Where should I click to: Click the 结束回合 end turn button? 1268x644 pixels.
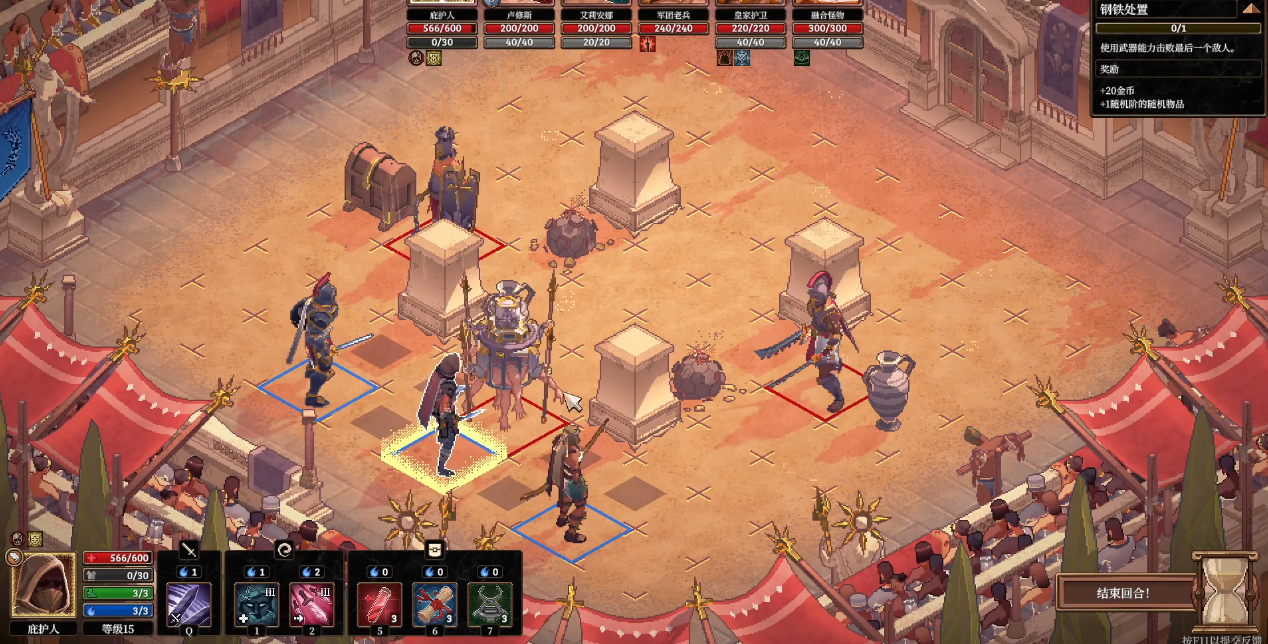point(1122,592)
